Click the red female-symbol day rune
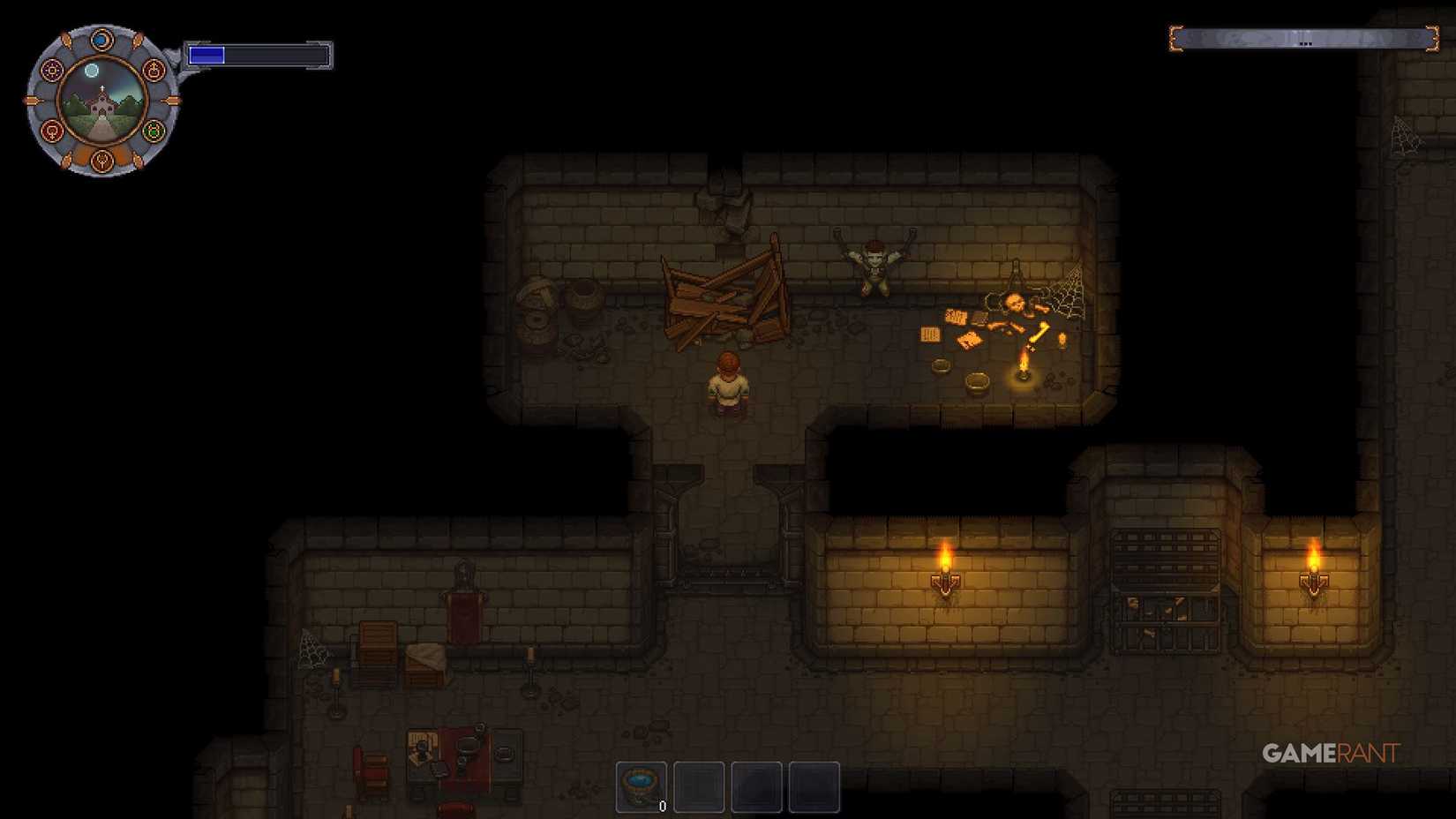The height and width of the screenshot is (819, 1456). pos(52,131)
